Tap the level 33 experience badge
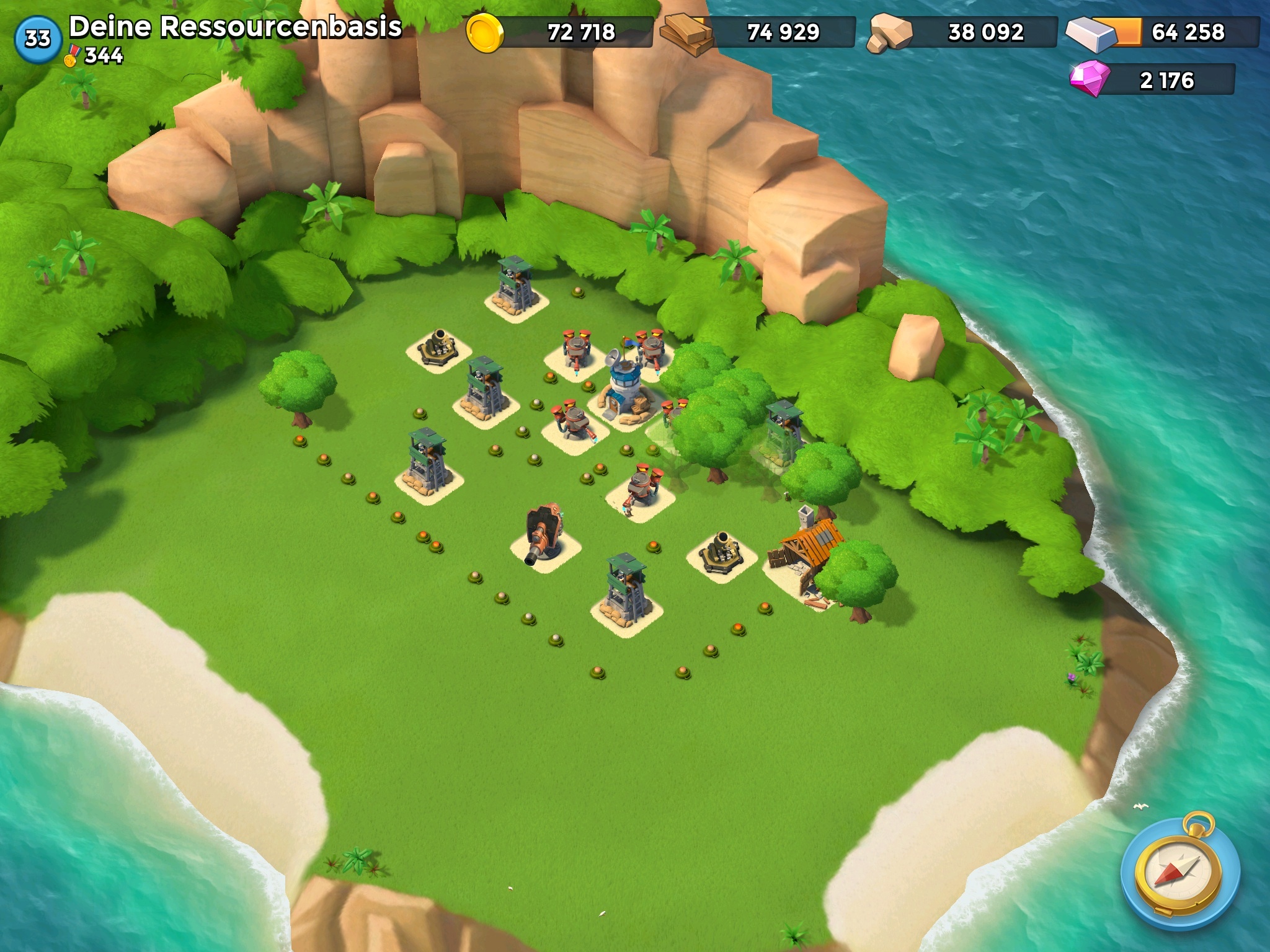The height and width of the screenshot is (952, 1270). click(37, 38)
